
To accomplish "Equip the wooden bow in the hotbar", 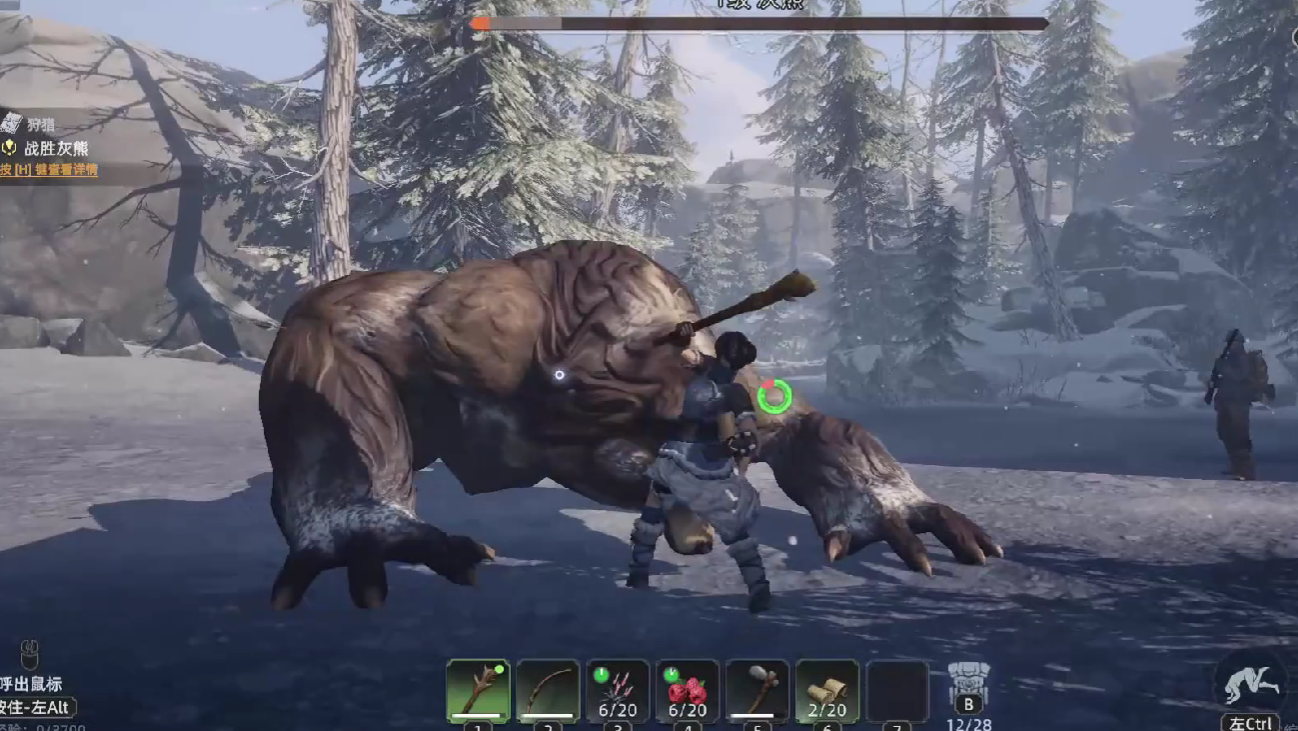I will click(548, 690).
